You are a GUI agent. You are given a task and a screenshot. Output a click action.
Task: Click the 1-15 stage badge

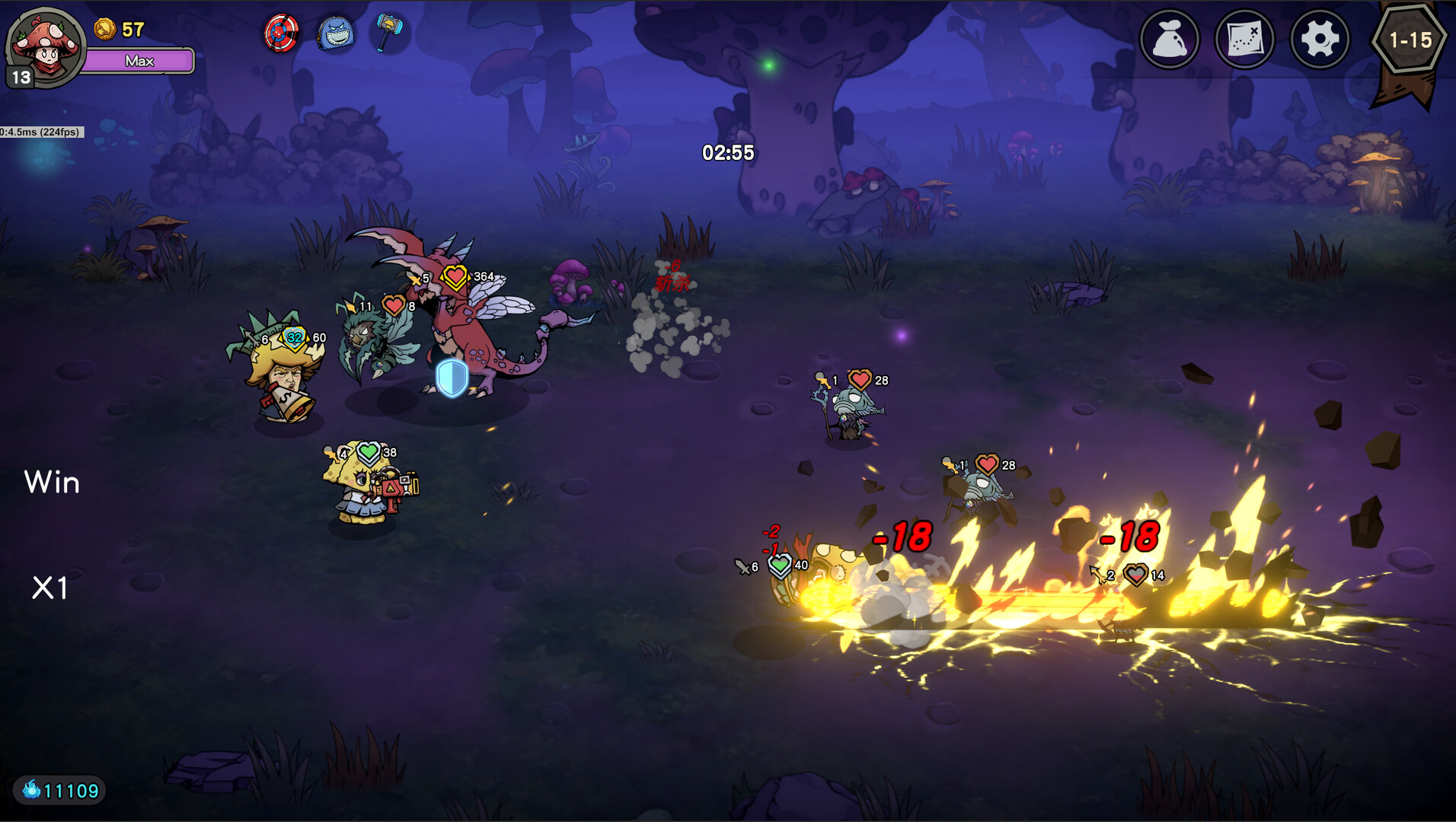click(x=1410, y=40)
